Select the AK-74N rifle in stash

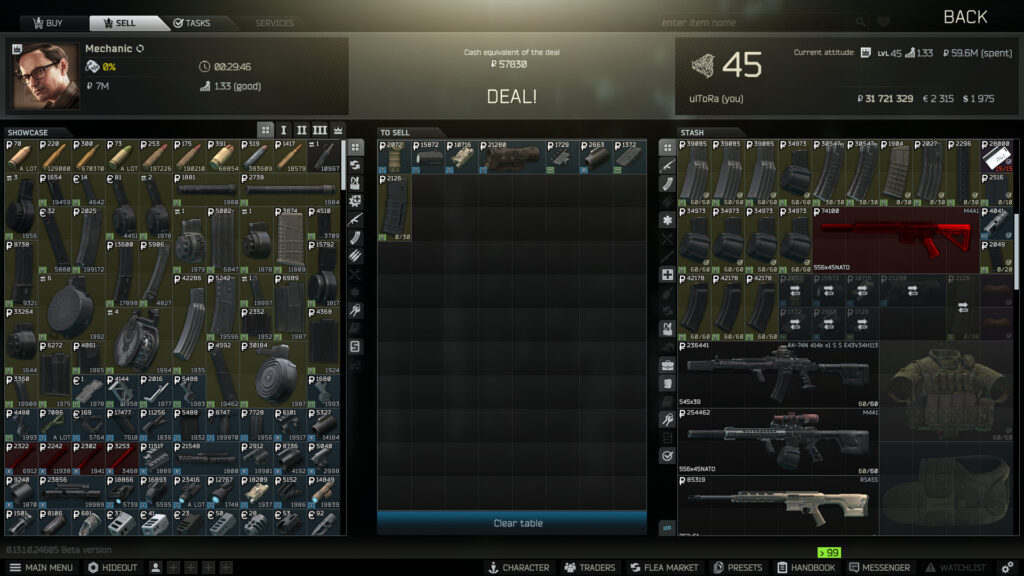point(778,373)
